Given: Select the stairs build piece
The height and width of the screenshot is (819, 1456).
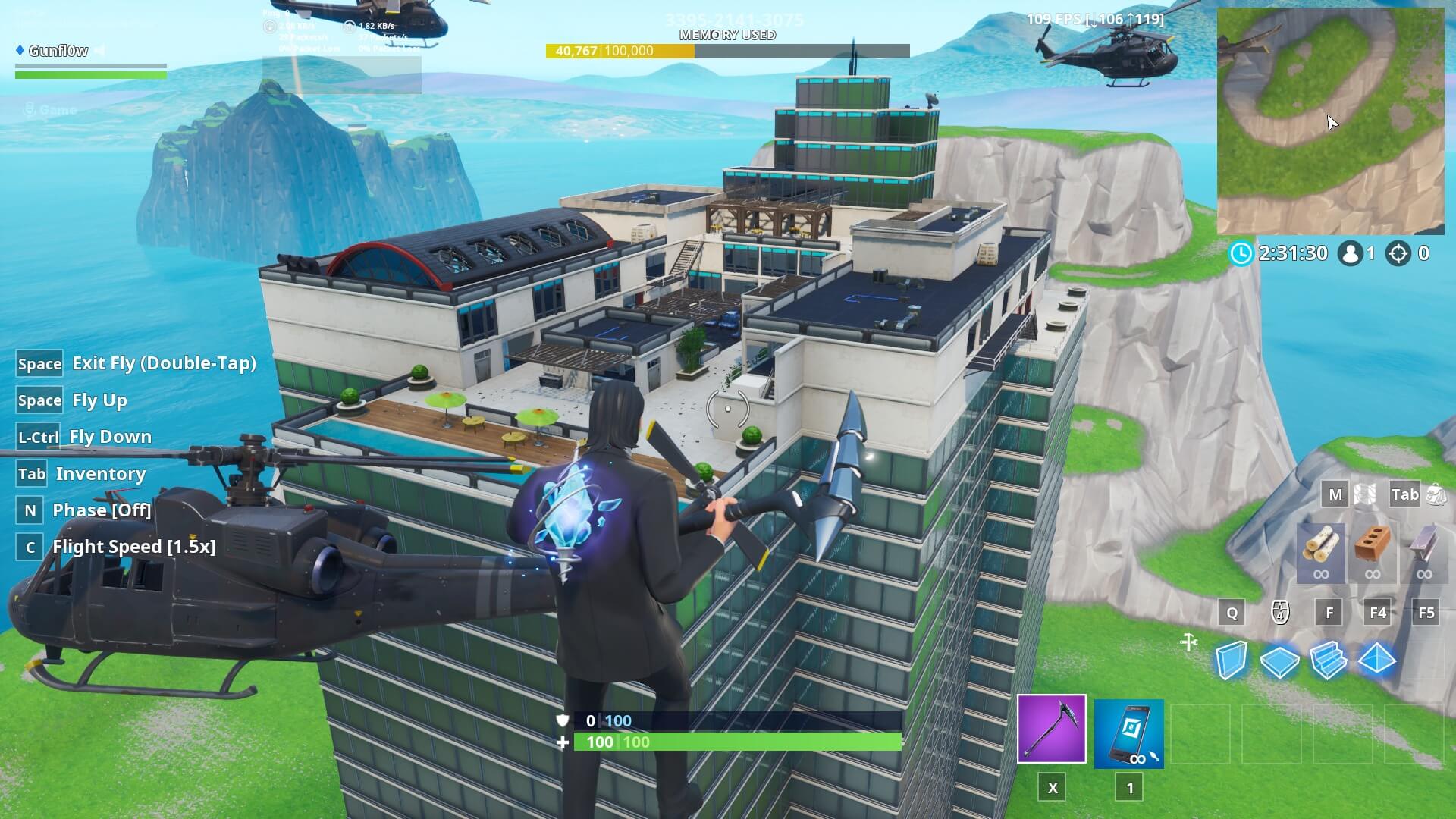Looking at the screenshot, I should [1328, 660].
